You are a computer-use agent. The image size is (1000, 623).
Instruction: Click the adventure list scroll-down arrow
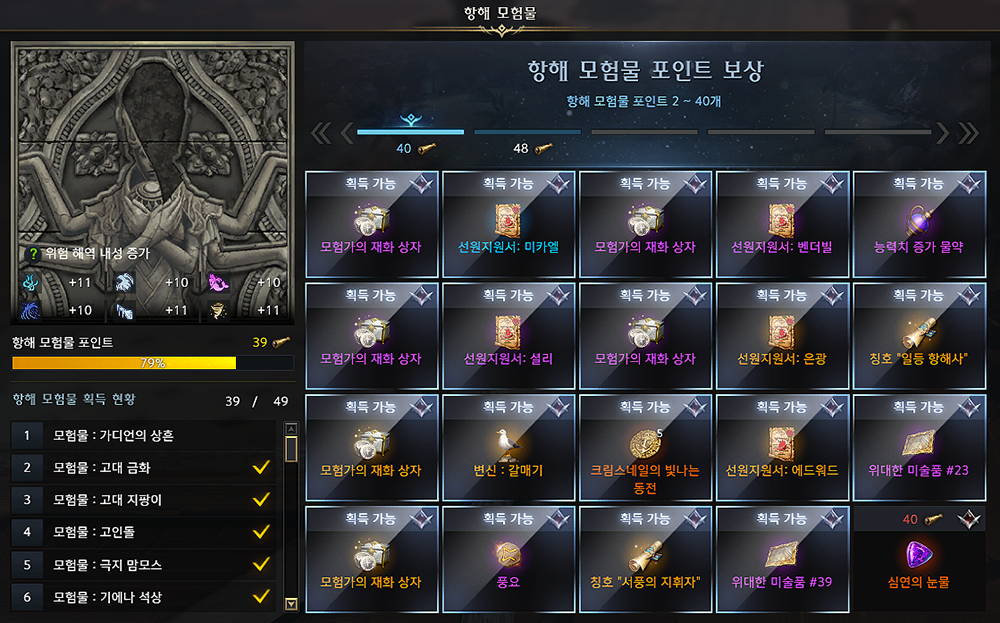click(x=291, y=603)
